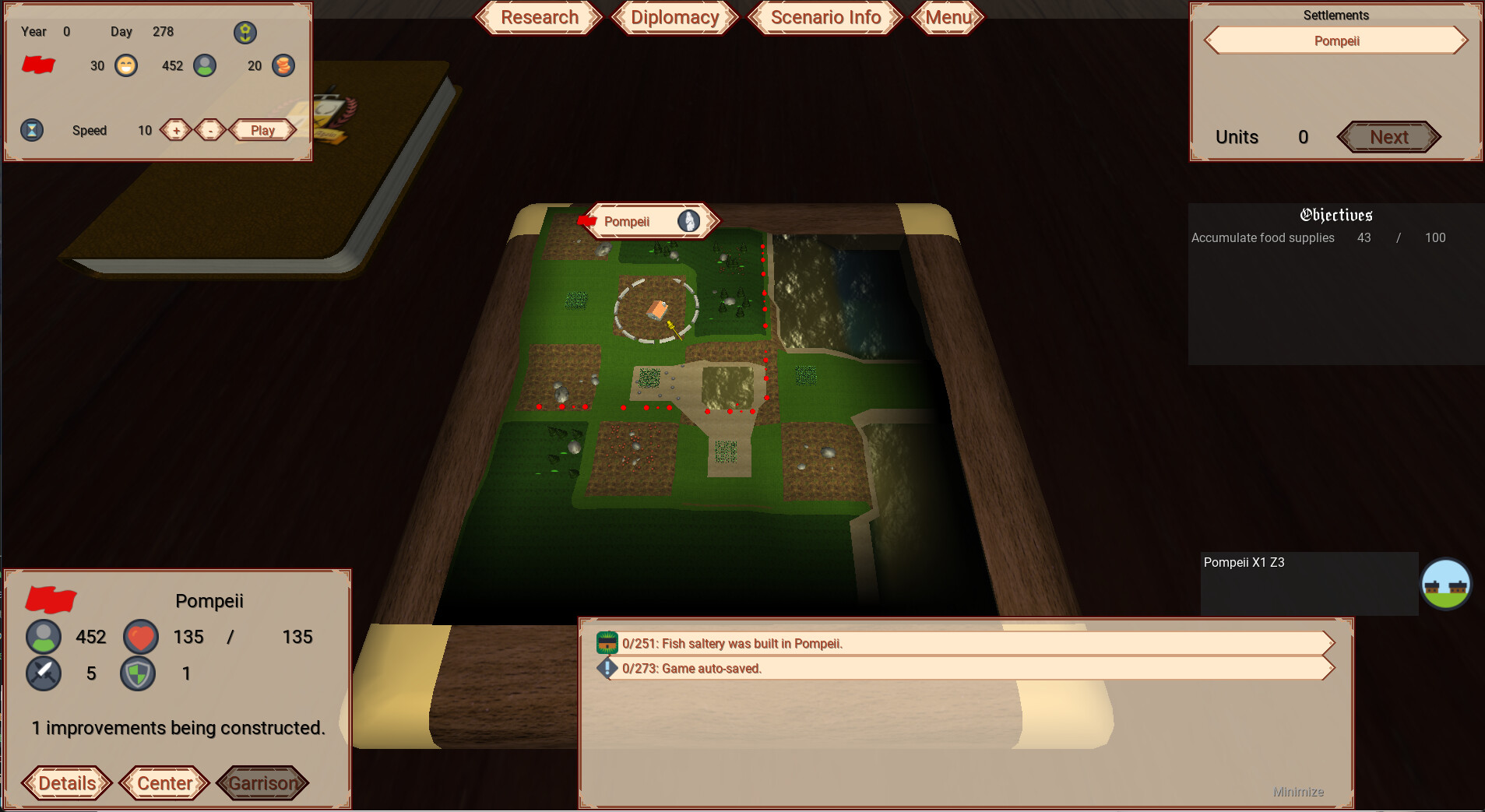
Task: Open the Diplomacy menu
Action: [674, 17]
